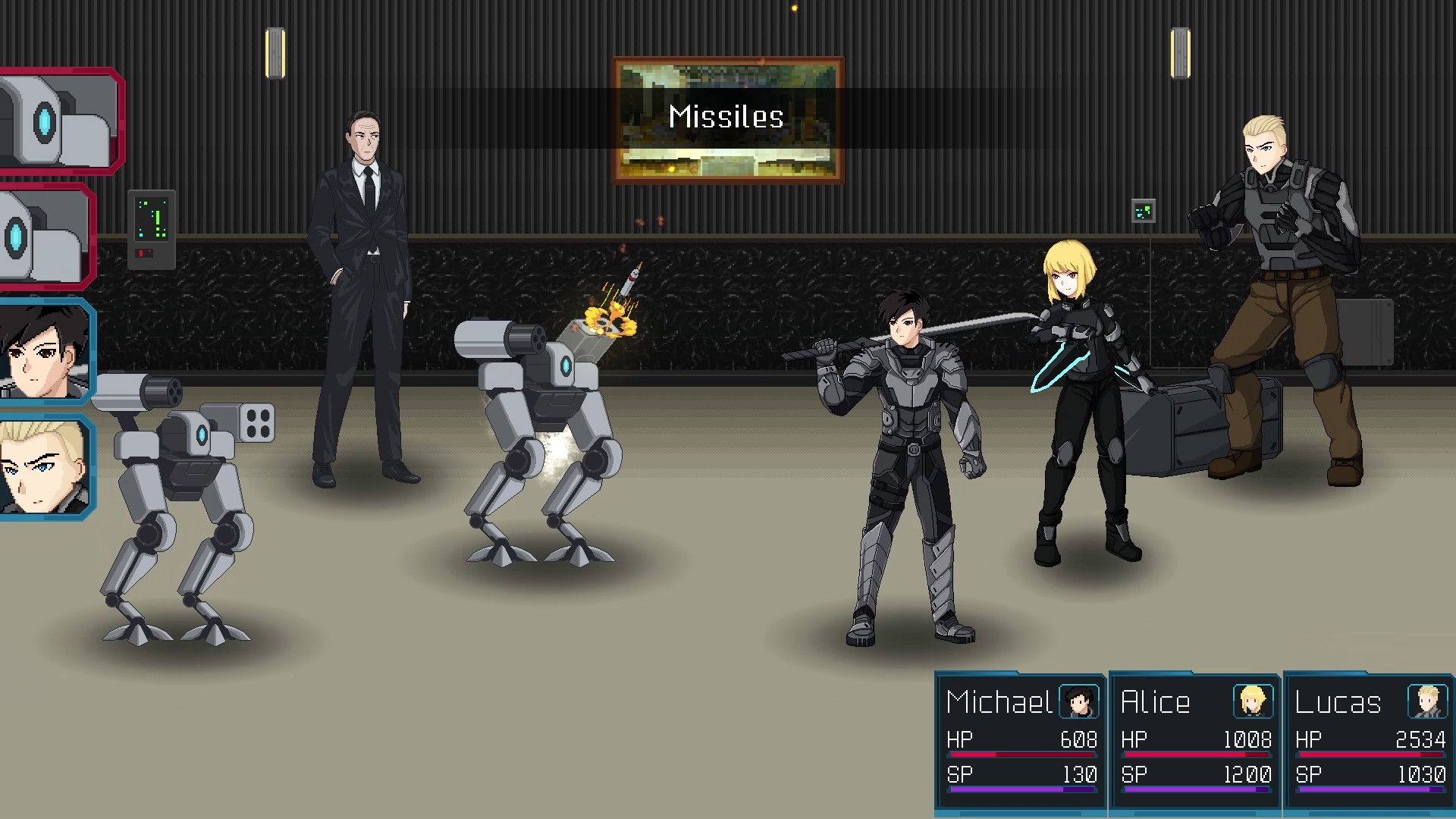Select the second enemy robot portrait
1456x819 pixels.
point(45,235)
